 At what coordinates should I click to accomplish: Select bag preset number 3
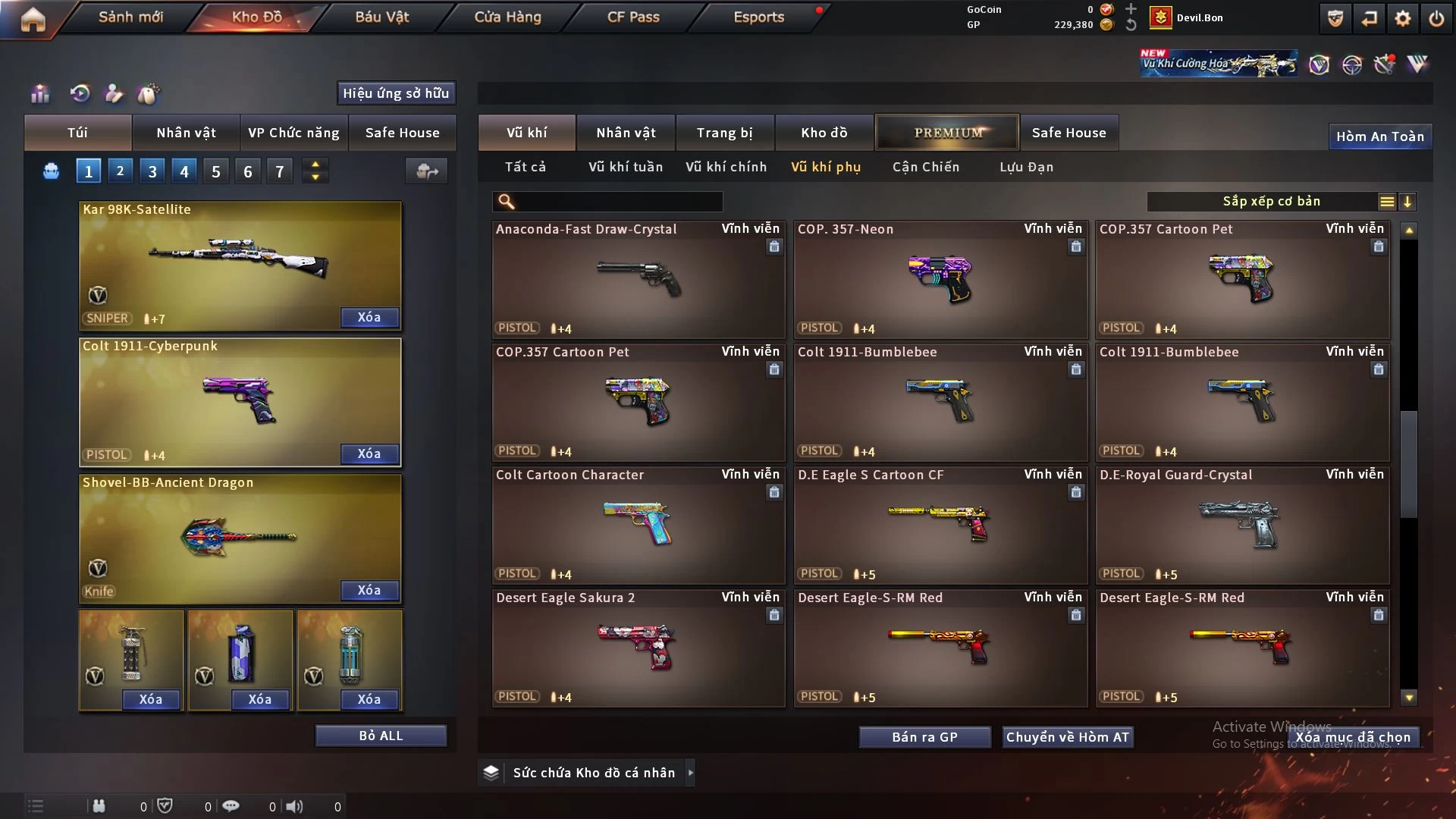click(152, 171)
